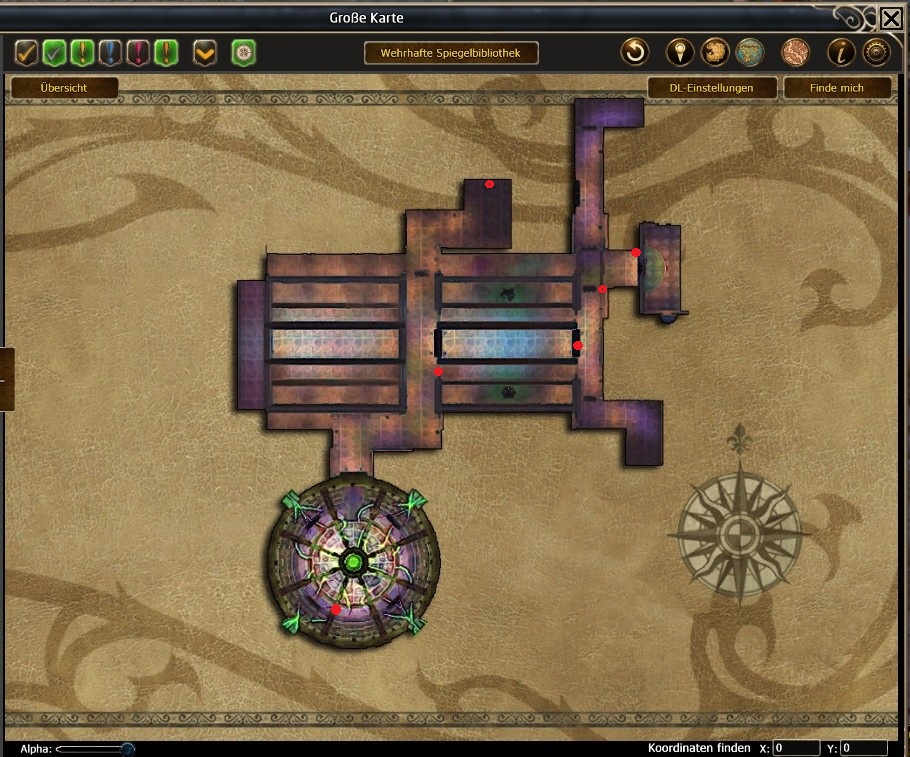Toggle the green shield grey checkmark filter

(x=55, y=52)
